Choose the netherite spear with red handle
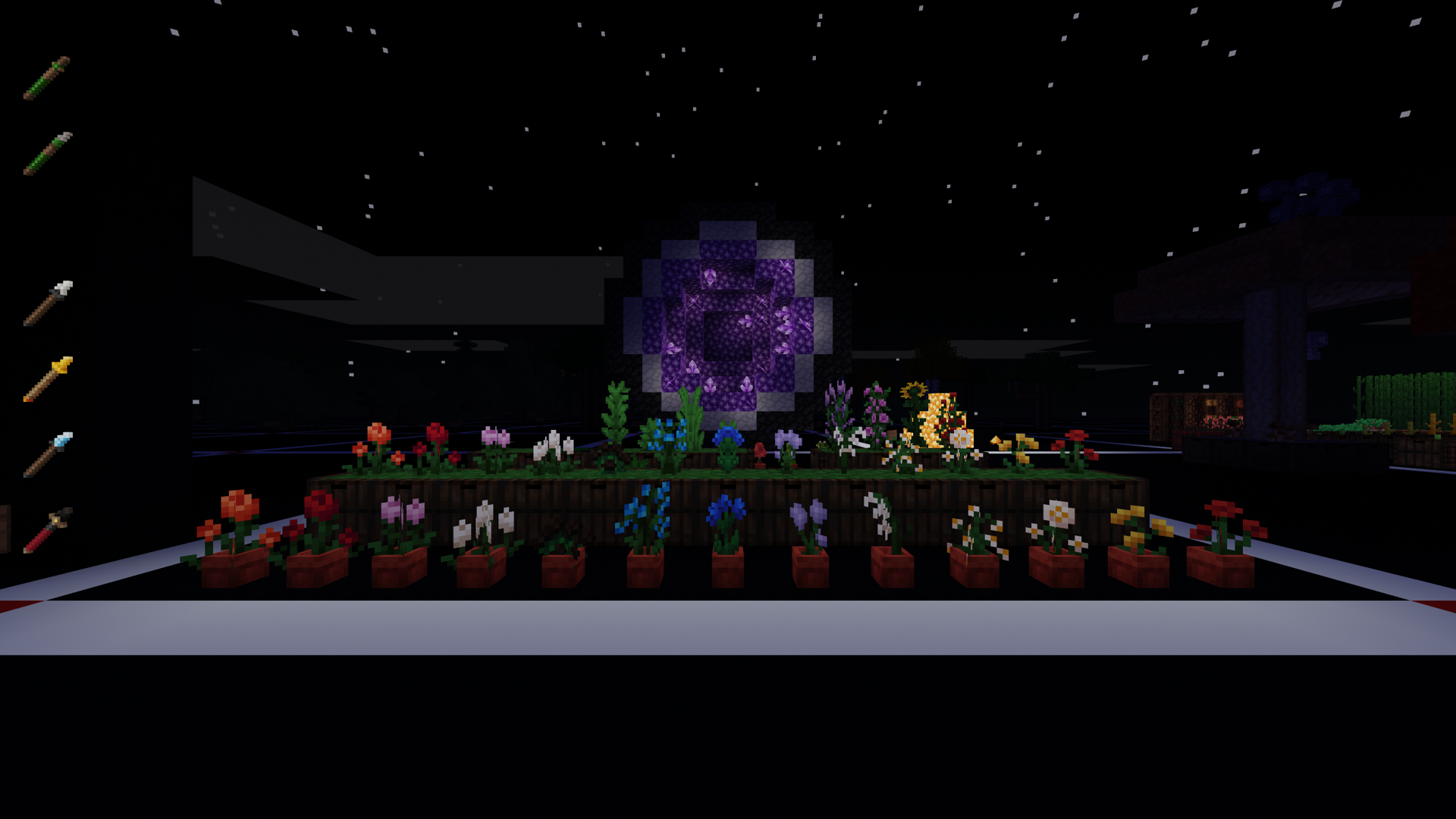The image size is (1456, 819). pyautogui.click(x=47, y=531)
